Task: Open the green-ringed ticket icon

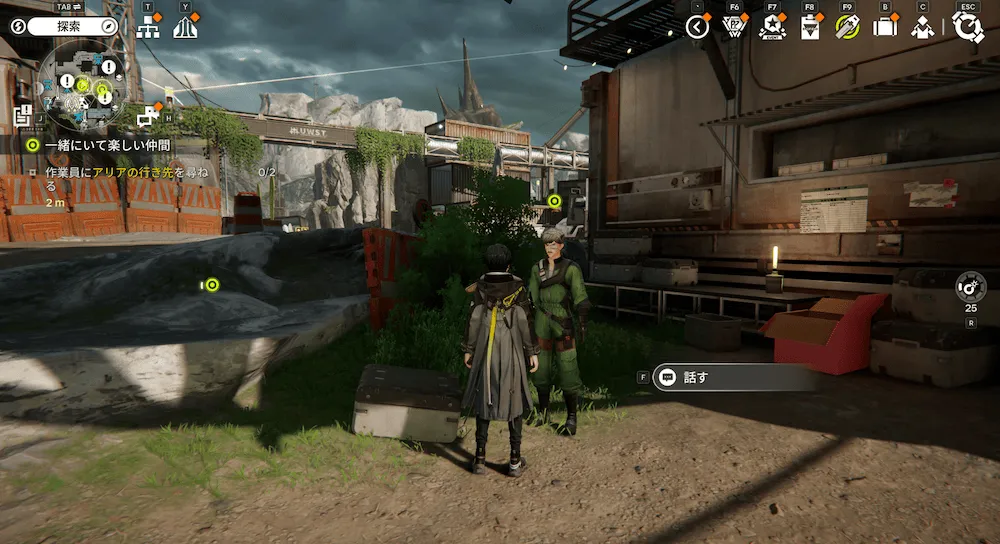Action: [847, 27]
